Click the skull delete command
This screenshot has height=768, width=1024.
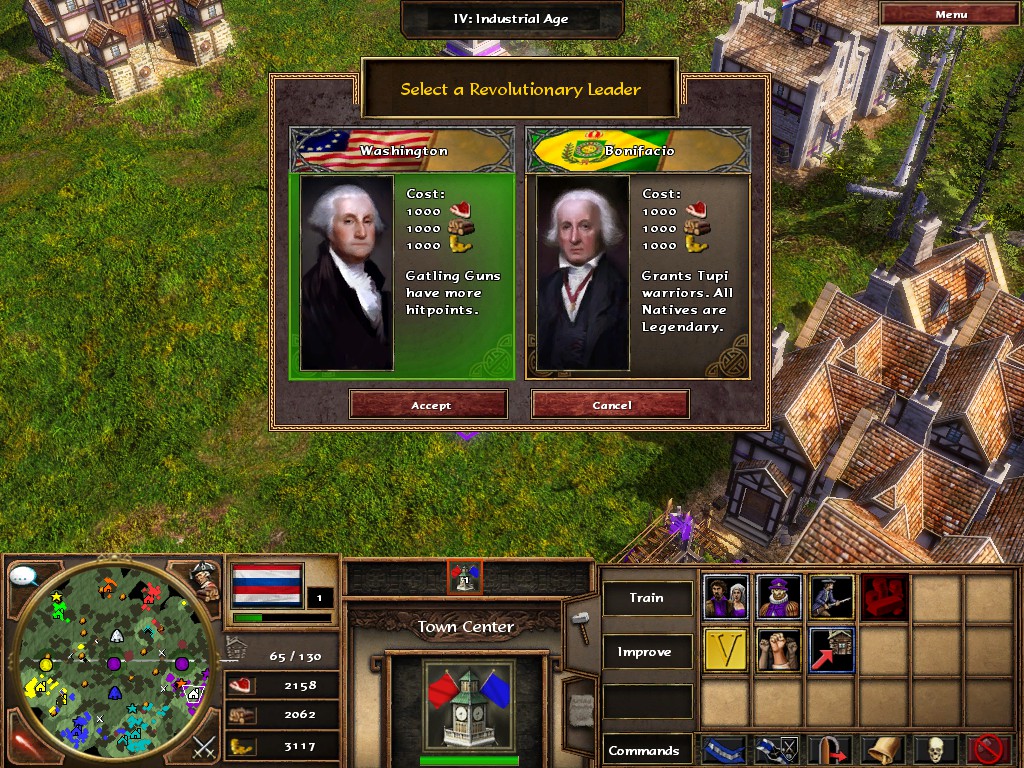tap(936, 749)
